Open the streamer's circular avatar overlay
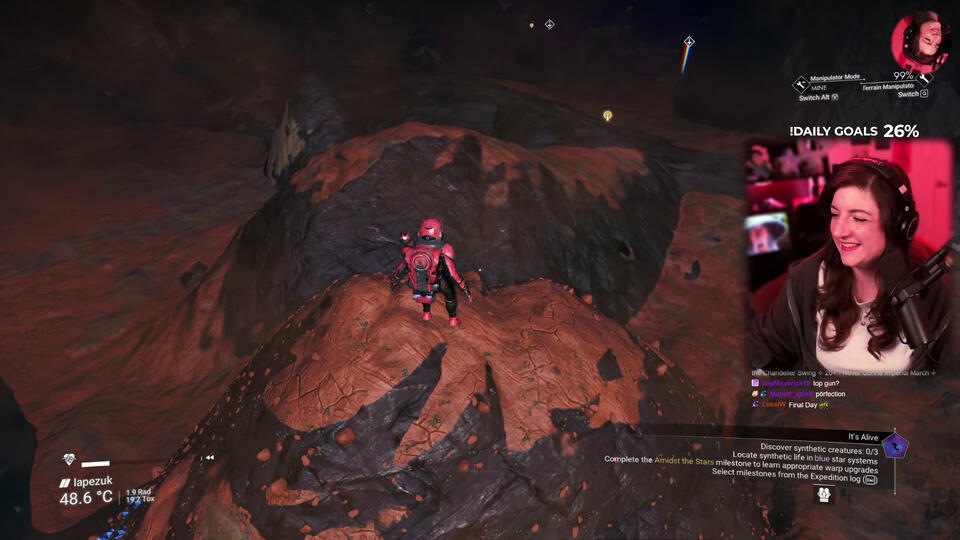960x540 pixels. [919, 41]
